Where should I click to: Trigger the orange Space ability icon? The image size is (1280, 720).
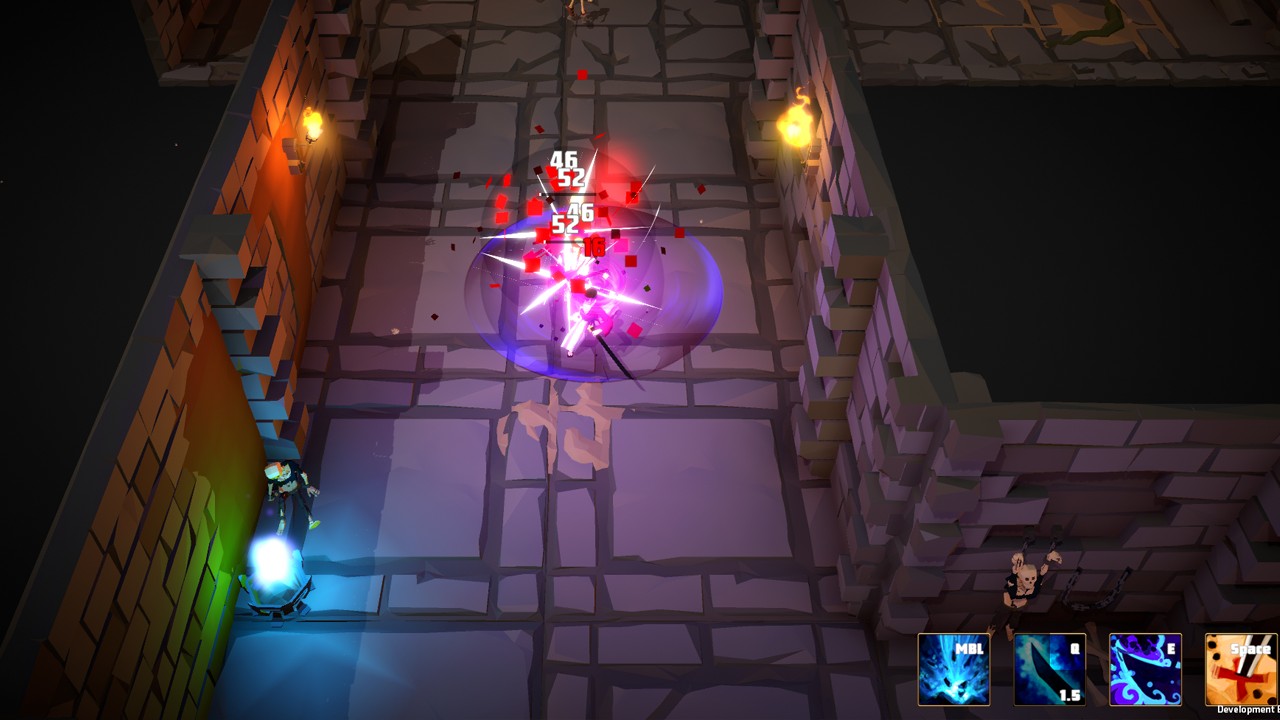pyautogui.click(x=1240, y=669)
